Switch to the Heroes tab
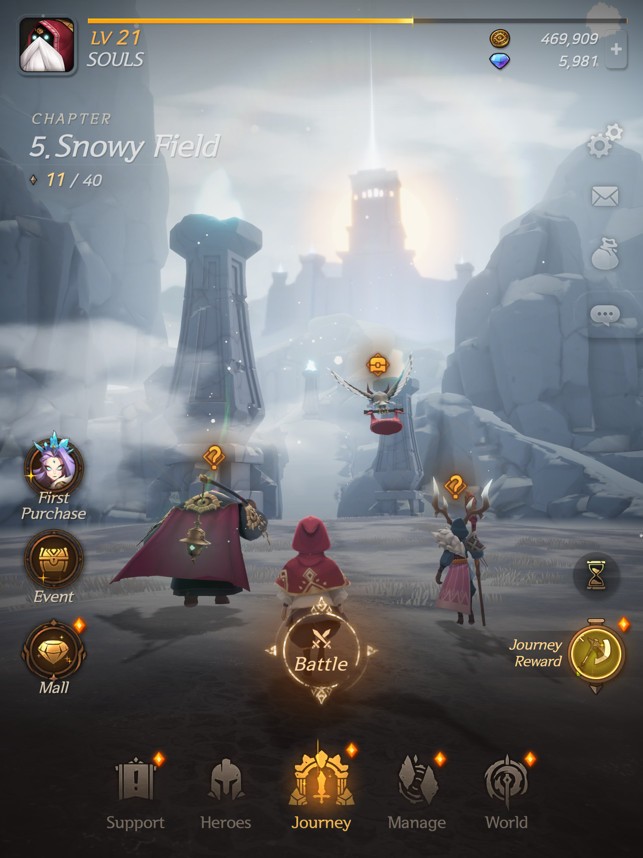Screen dimensions: 643x858 (226, 792)
